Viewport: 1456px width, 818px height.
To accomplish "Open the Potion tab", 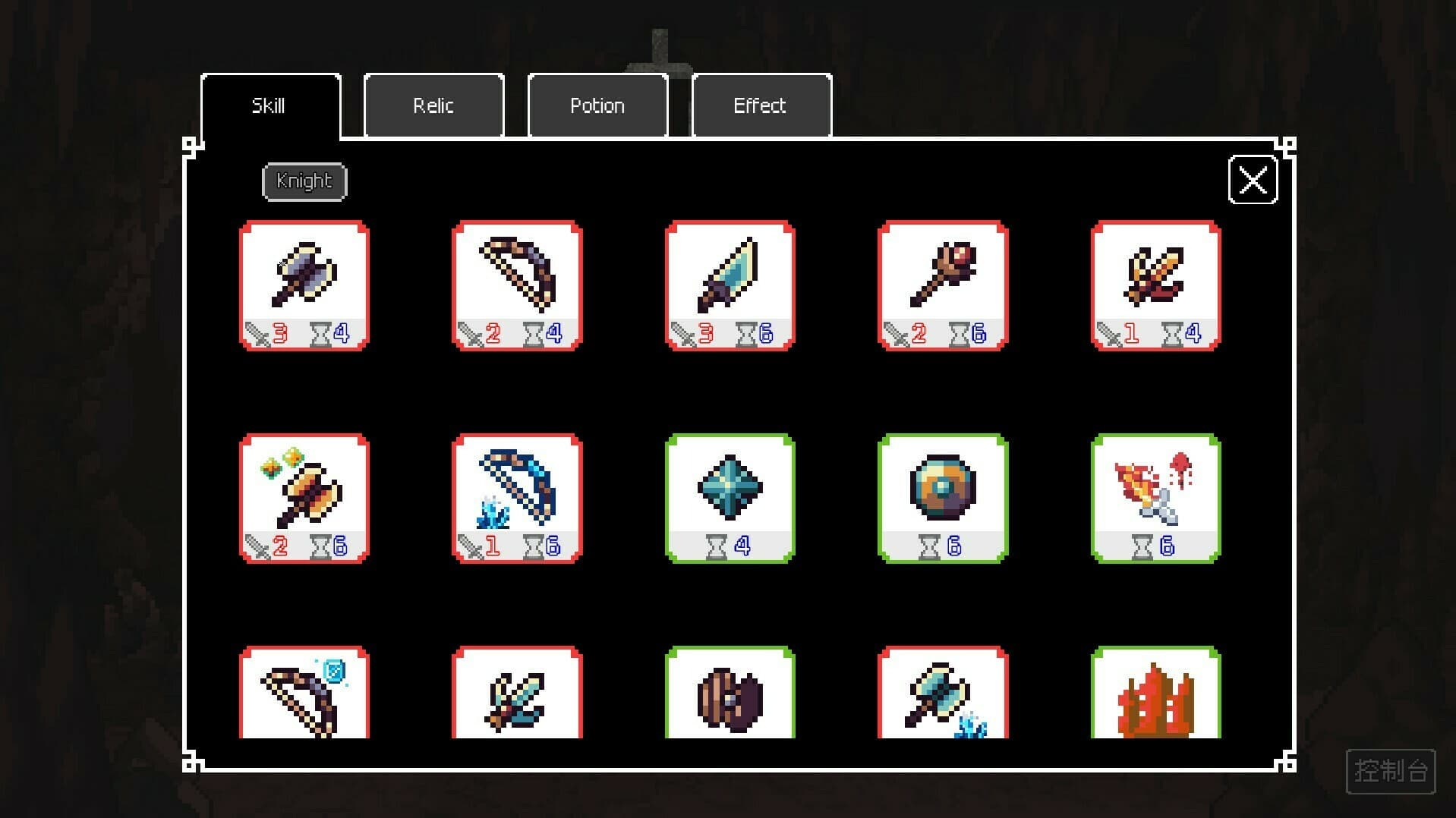I will (597, 105).
